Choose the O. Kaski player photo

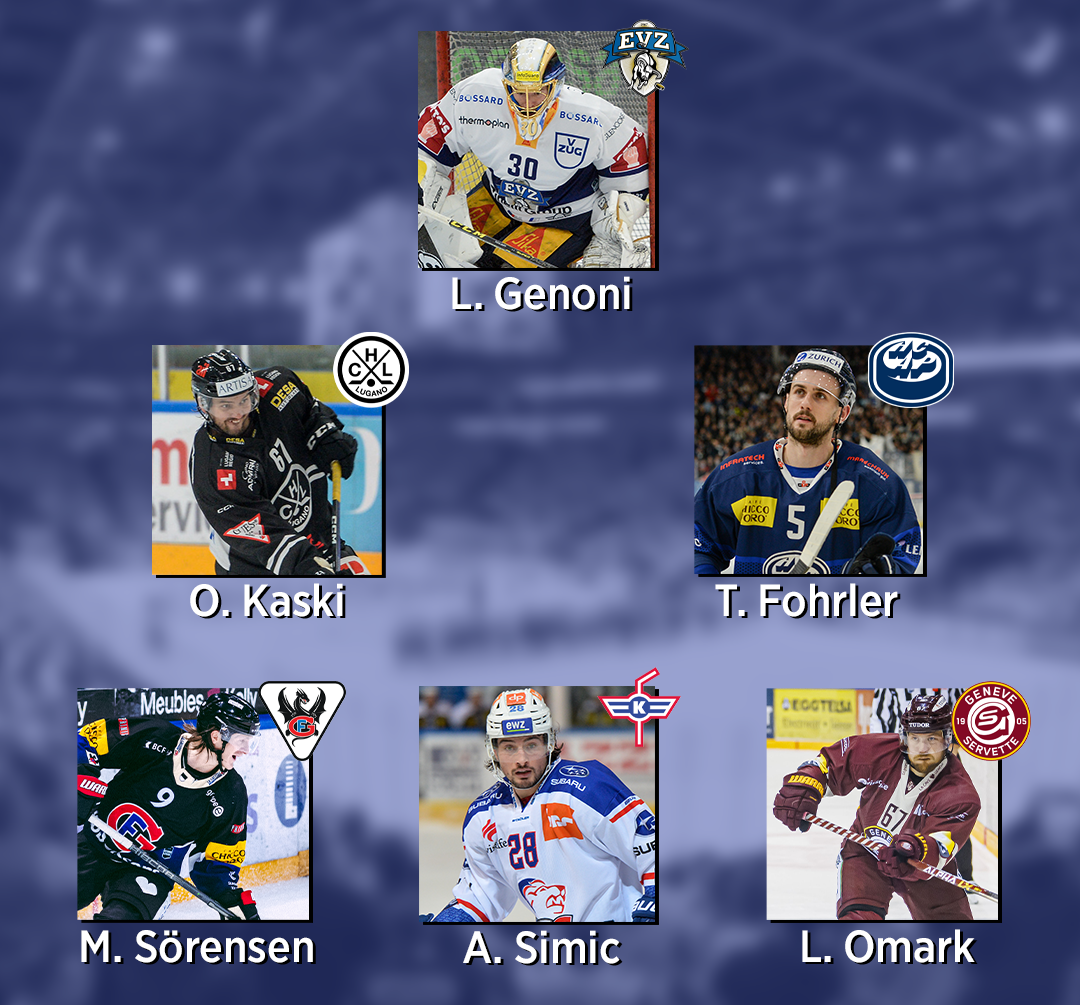pos(266,460)
